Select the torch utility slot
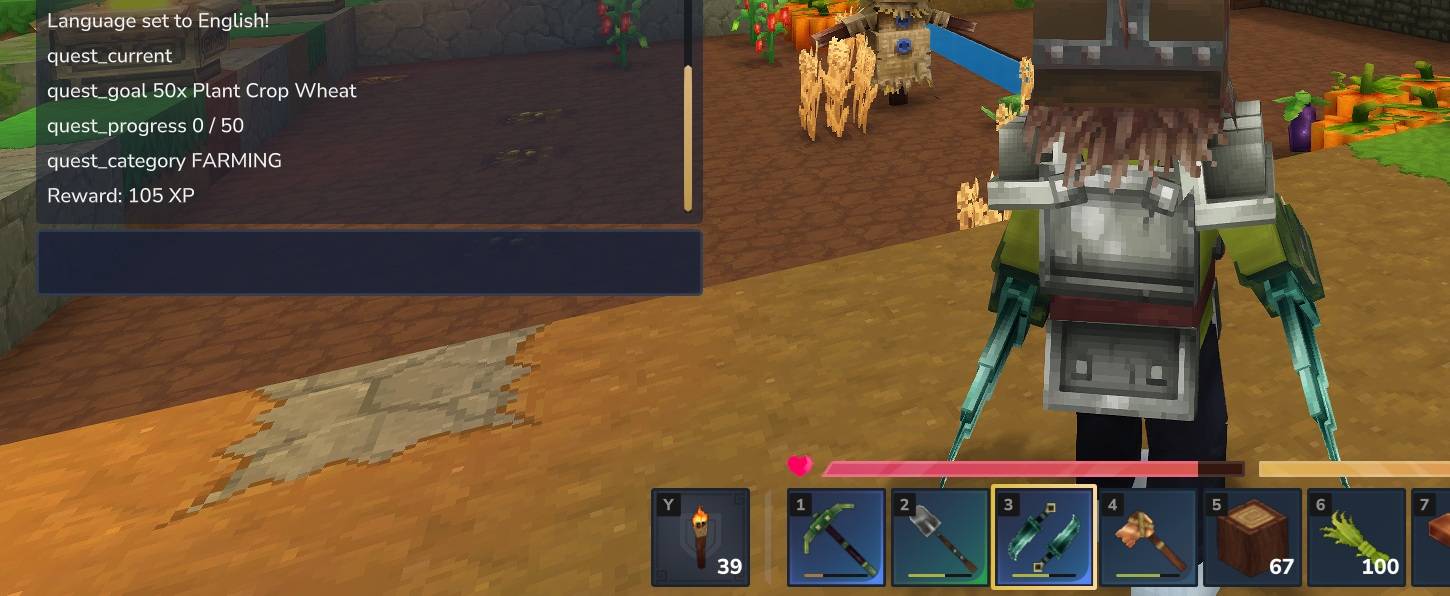Viewport: 1450px width, 596px height. point(700,537)
